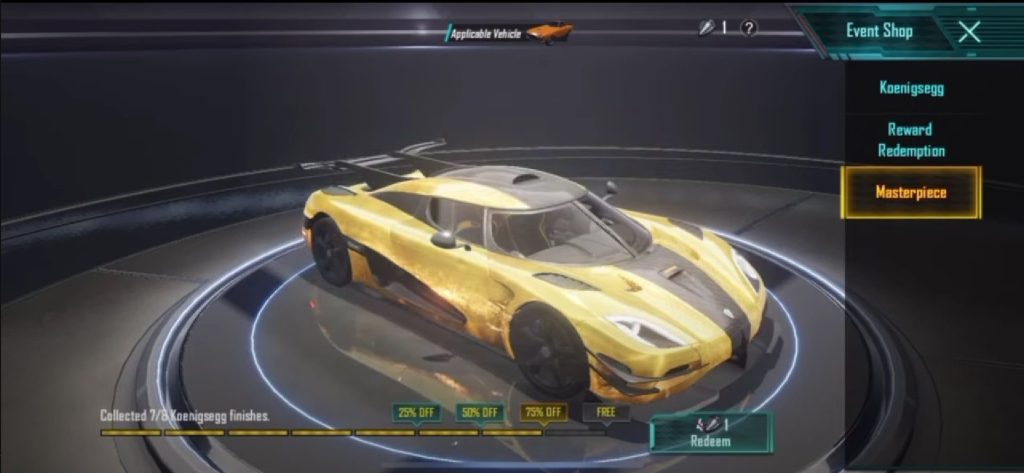Select the 50% OFF discount marker
Viewport: 1024px width, 473px height.
[480, 412]
